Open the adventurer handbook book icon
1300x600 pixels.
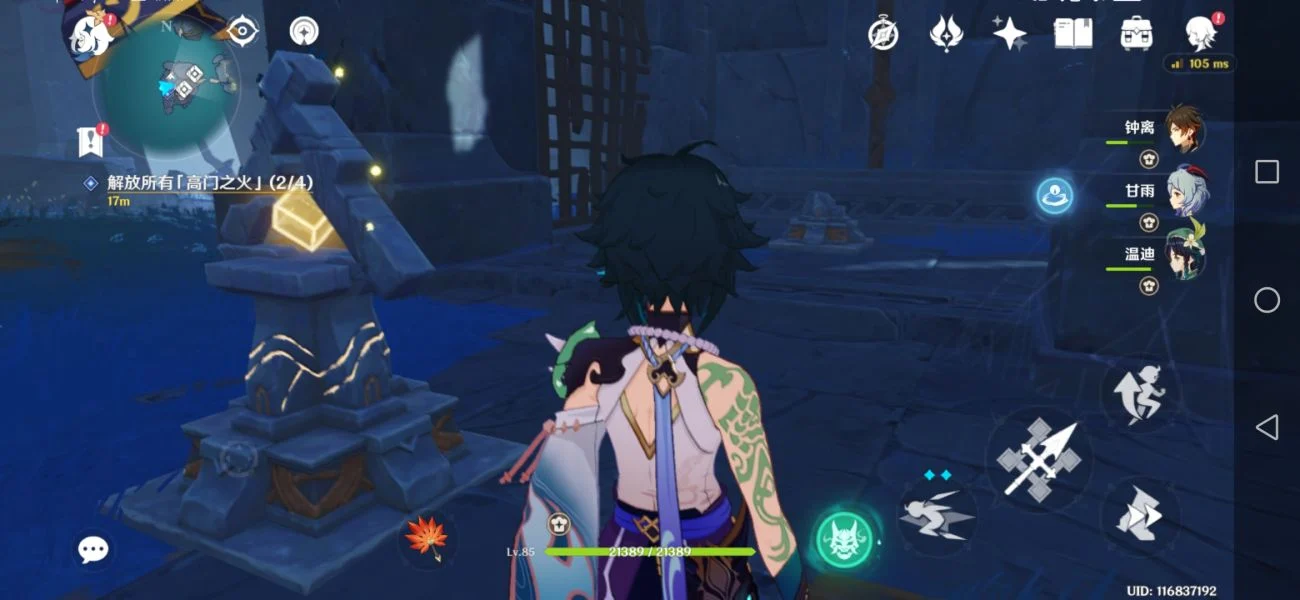click(1072, 34)
